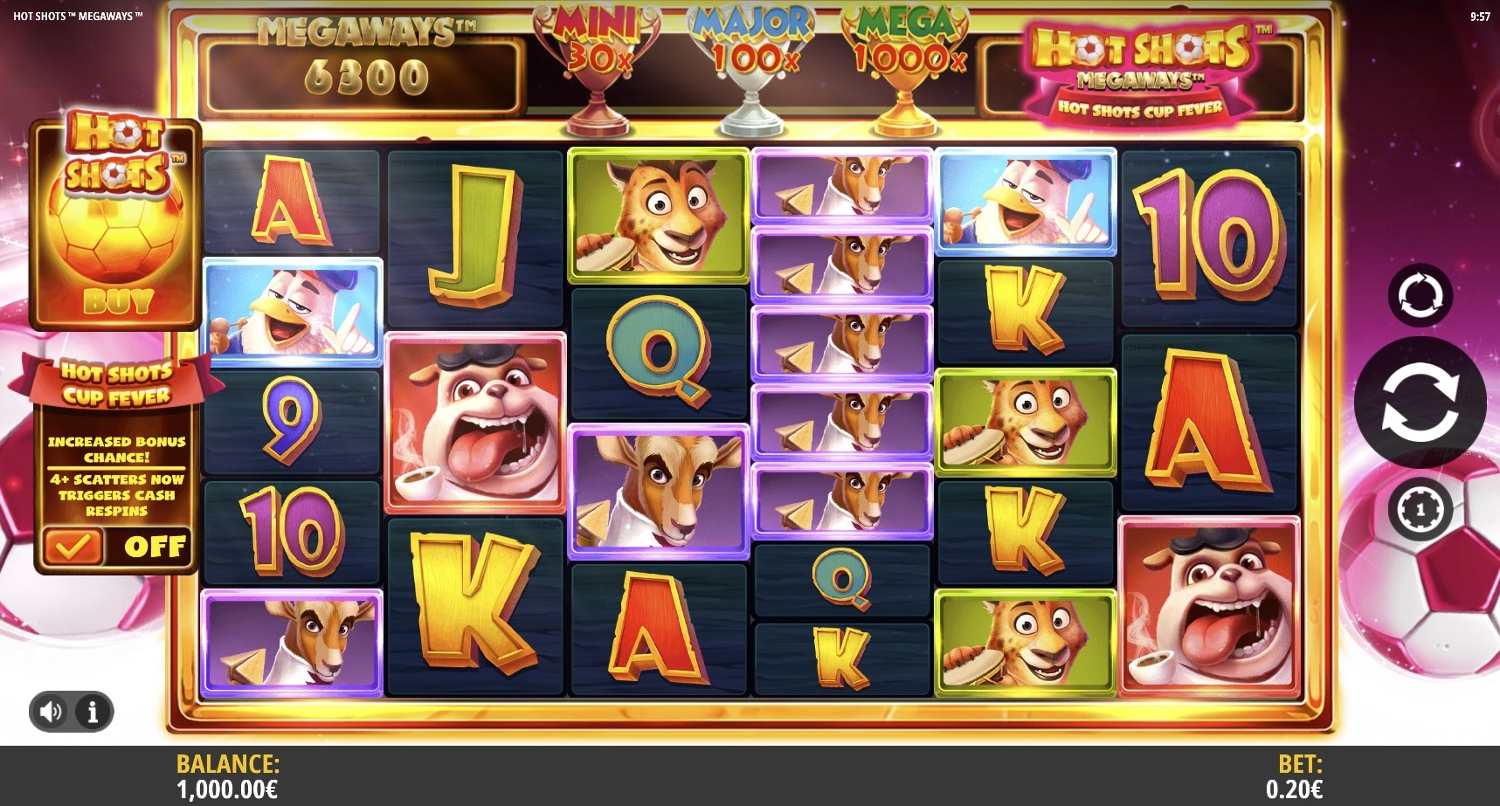Toggle Hot Shots Cup Fever checkmark
The width and height of the screenshot is (1500, 806).
pos(72,546)
